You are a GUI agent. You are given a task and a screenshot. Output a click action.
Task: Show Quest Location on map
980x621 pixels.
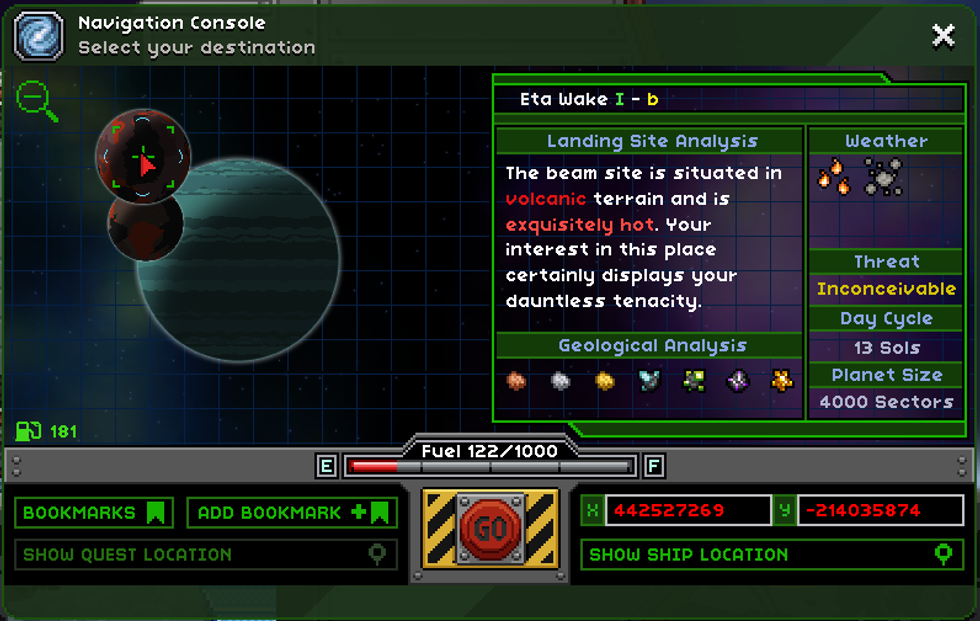coord(206,555)
